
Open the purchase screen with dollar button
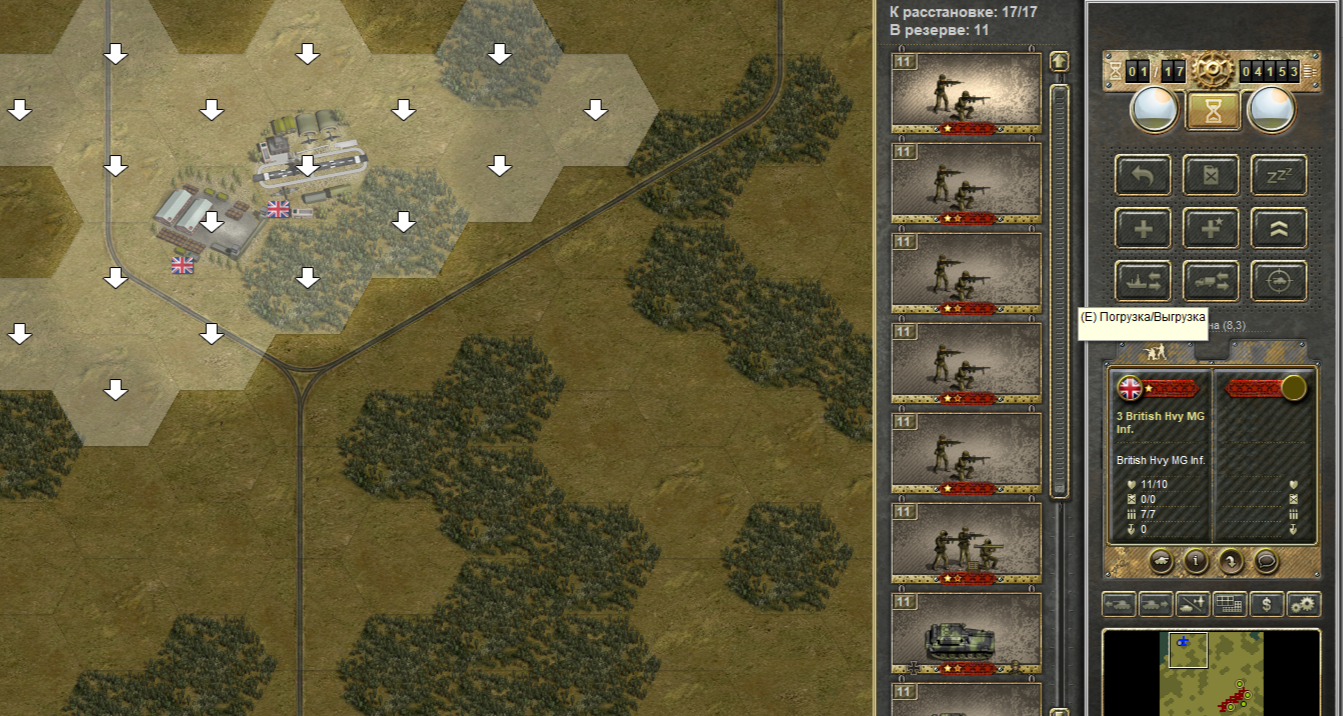pos(1267,604)
